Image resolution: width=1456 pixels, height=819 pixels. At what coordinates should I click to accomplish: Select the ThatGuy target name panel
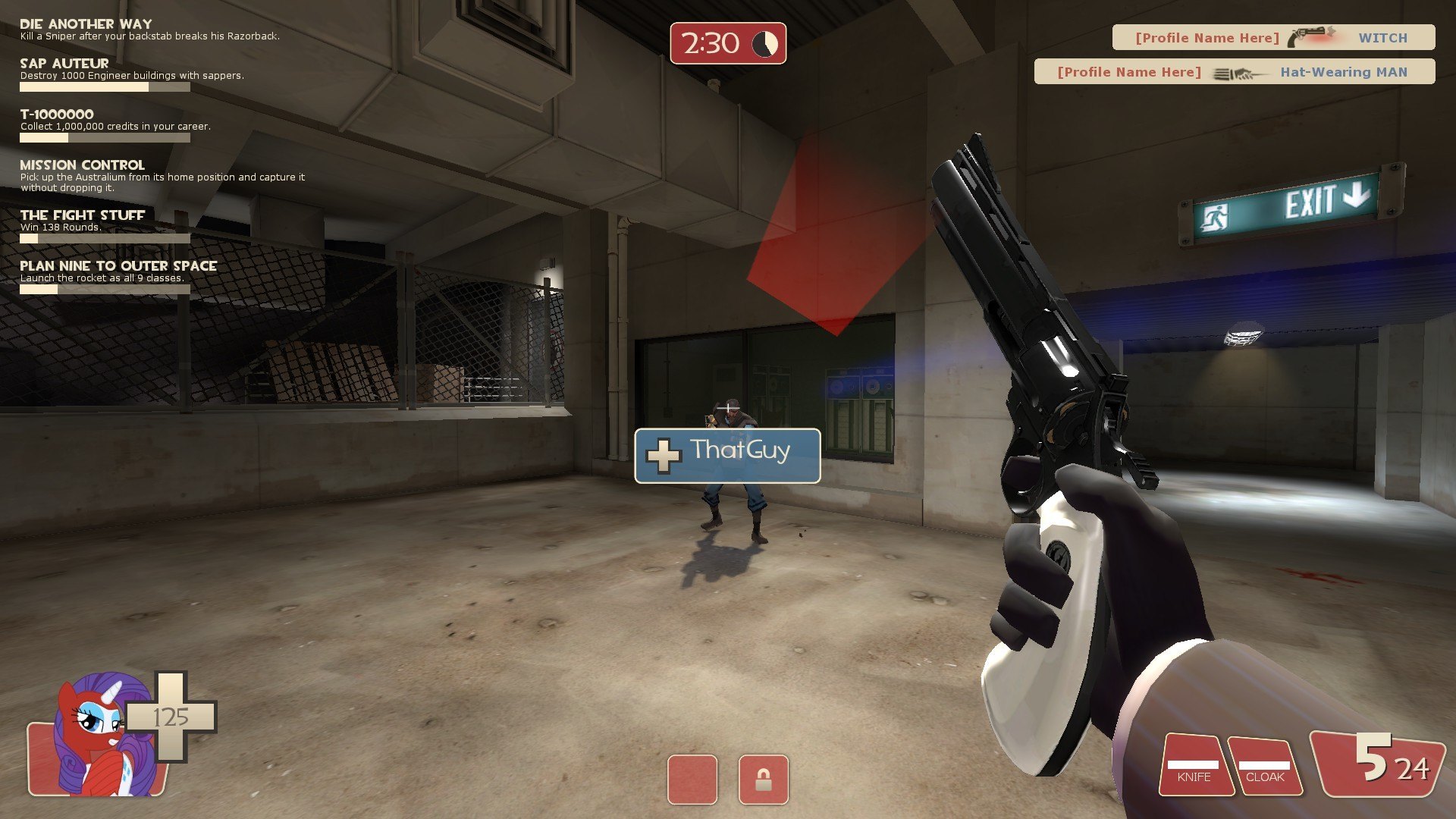[x=727, y=456]
